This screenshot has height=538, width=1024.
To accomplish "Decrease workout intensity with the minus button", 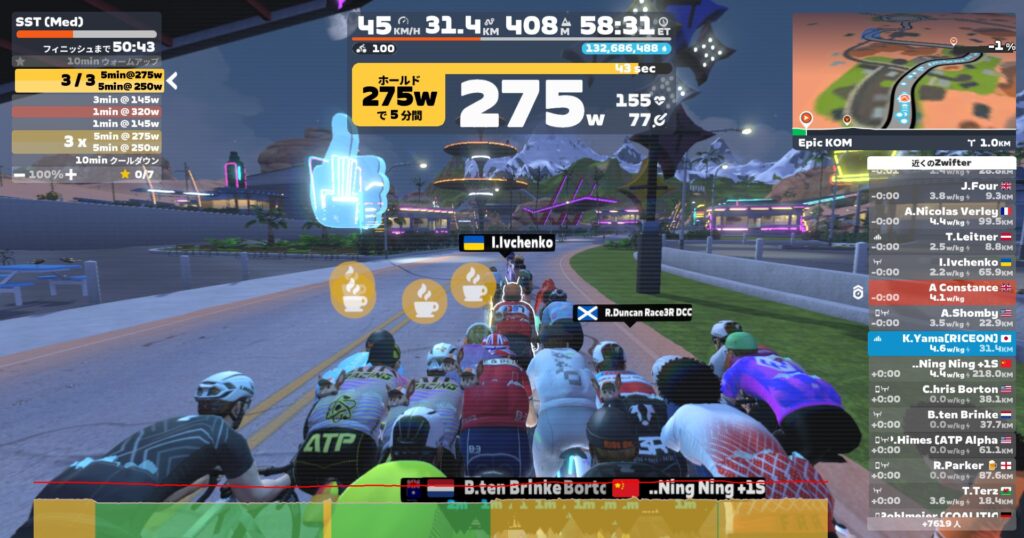I will (x=21, y=174).
